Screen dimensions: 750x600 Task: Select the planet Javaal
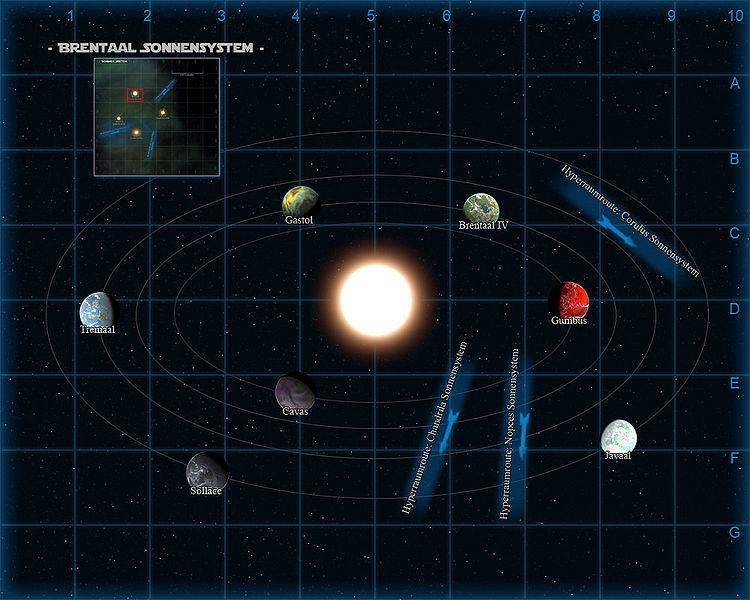618,436
